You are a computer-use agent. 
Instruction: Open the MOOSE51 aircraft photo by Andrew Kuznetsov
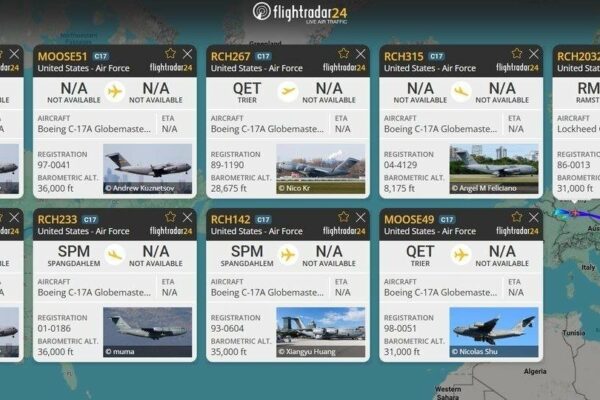click(x=148, y=168)
